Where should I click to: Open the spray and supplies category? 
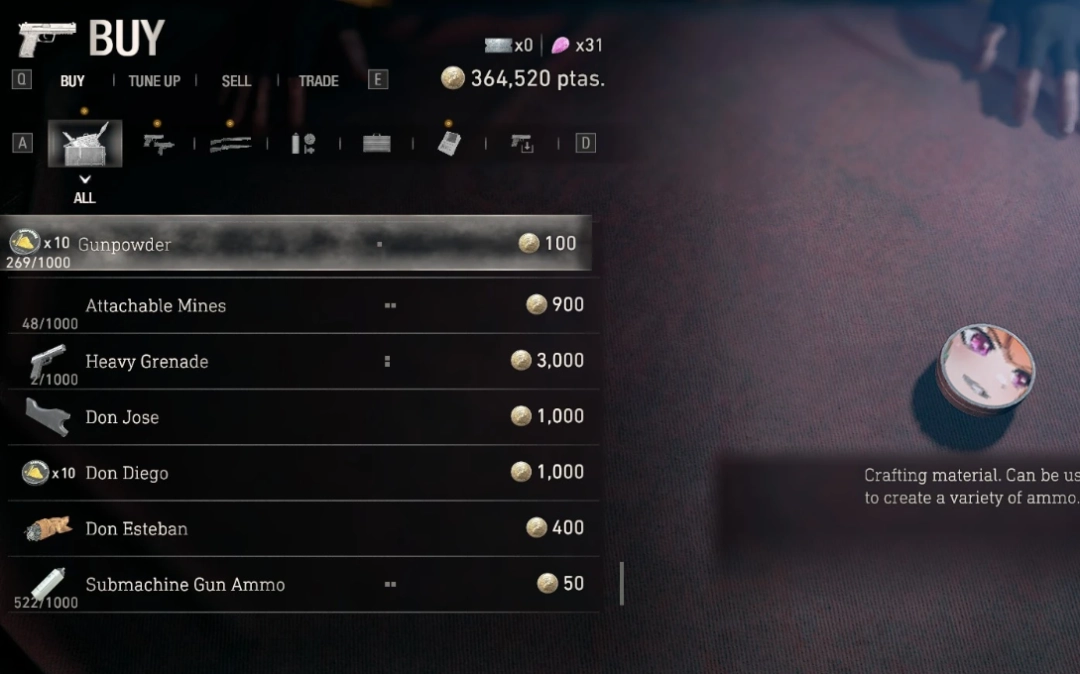[303, 144]
